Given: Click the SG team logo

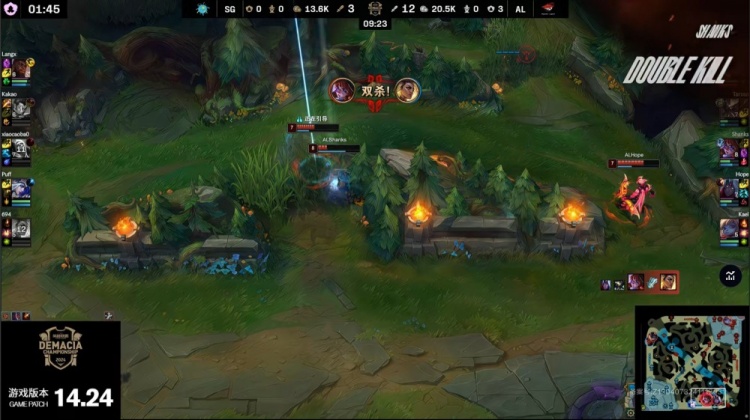Looking at the screenshot, I should click(x=203, y=9).
